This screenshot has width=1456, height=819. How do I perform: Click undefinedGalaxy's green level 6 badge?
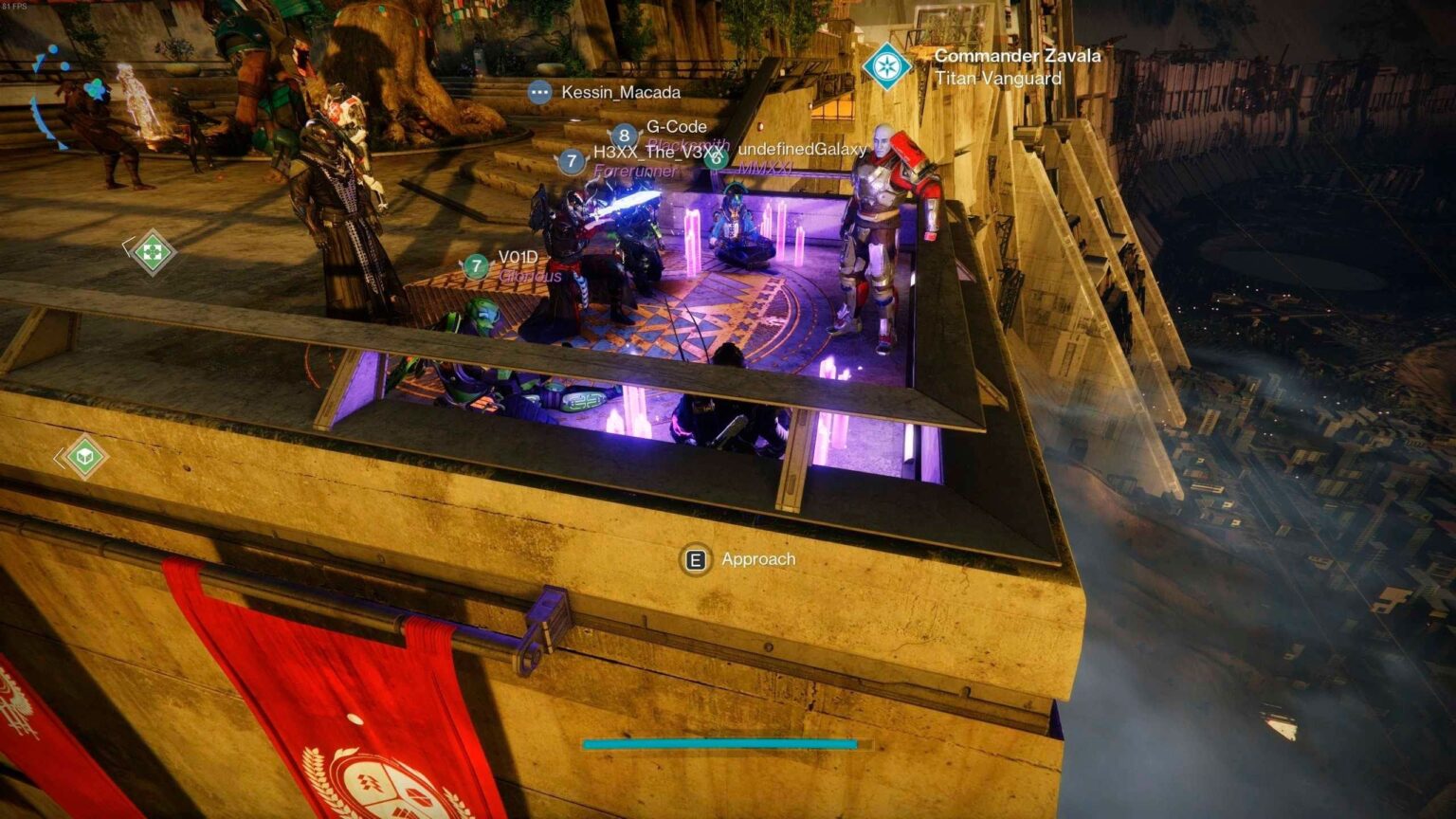coord(717,159)
